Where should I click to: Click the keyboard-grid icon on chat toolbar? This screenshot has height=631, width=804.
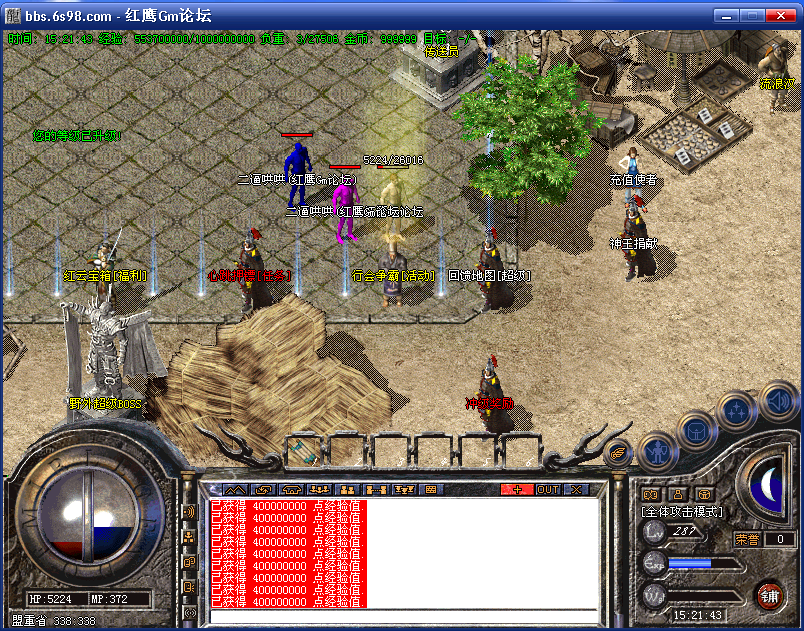(x=432, y=489)
